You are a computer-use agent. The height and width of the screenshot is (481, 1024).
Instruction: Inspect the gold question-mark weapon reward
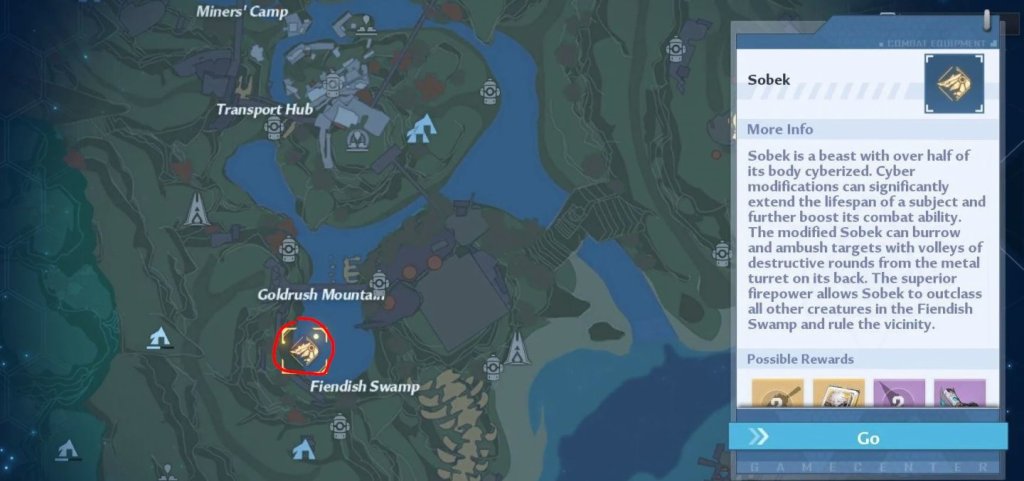777,395
